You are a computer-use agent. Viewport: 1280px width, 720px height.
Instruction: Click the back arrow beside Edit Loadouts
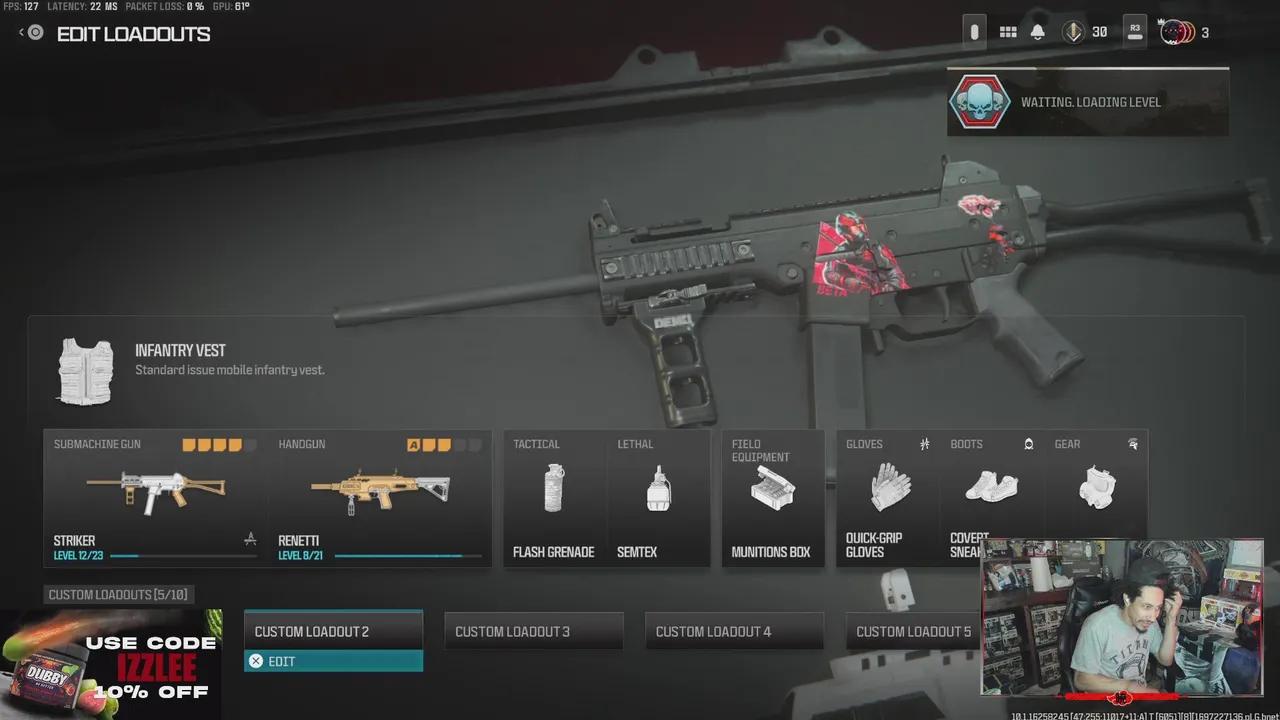click(22, 31)
